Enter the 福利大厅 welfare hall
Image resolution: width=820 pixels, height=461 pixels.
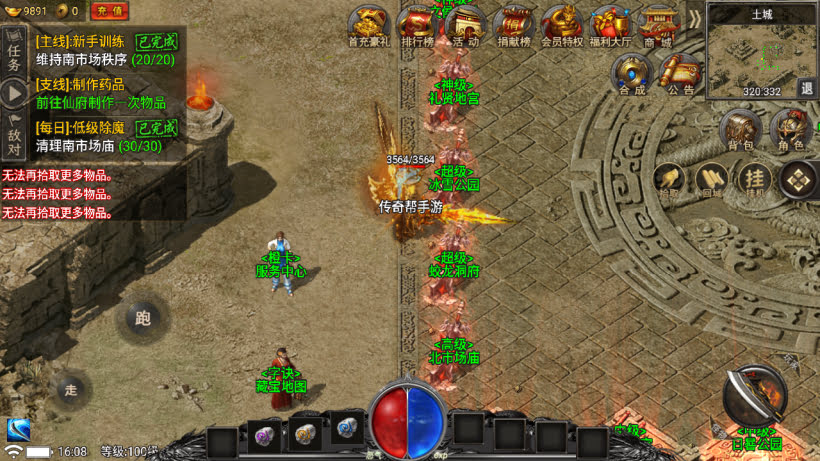tap(609, 26)
